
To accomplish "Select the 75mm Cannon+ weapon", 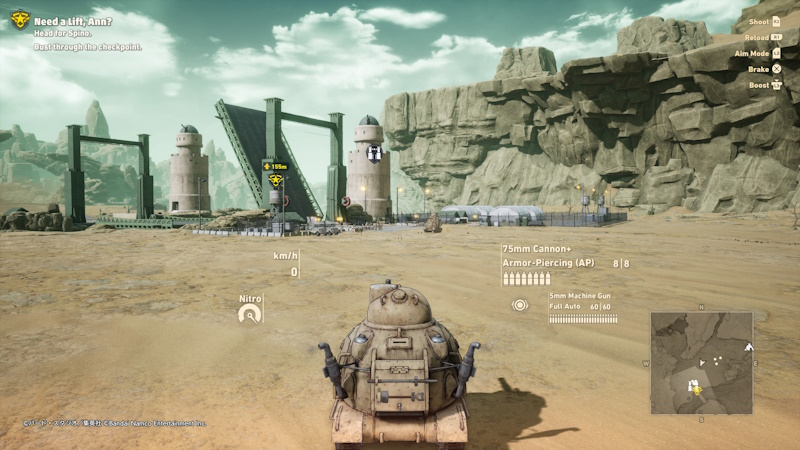I will (538, 248).
